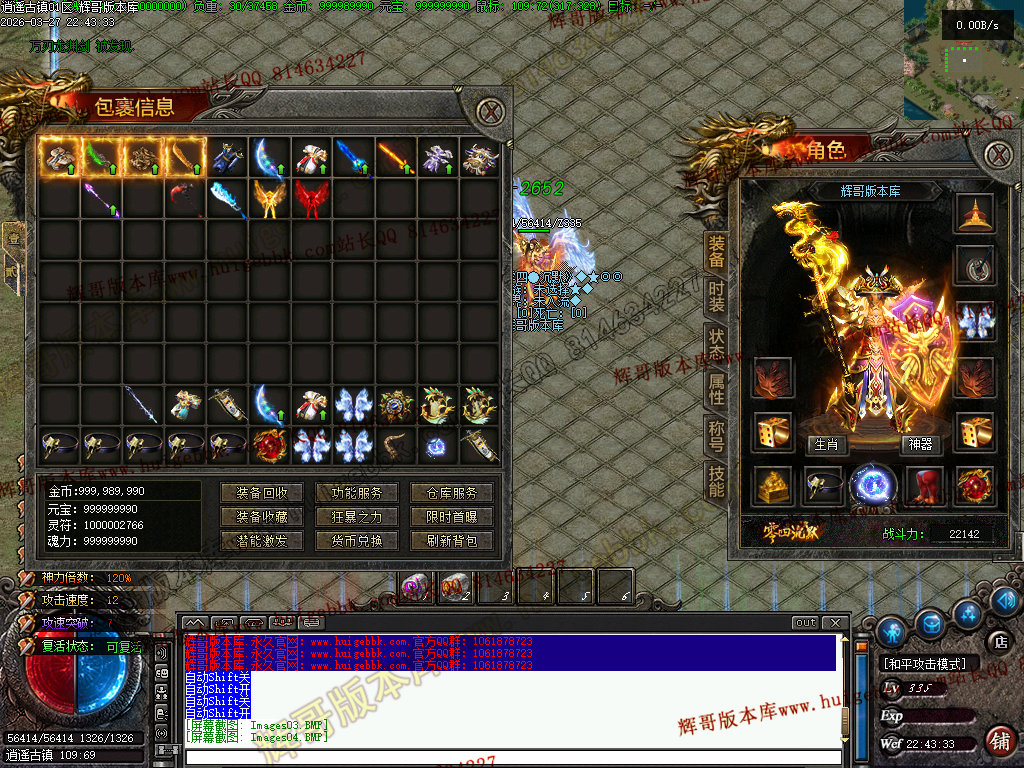Choose the 潜能激发 button

pos(262,541)
